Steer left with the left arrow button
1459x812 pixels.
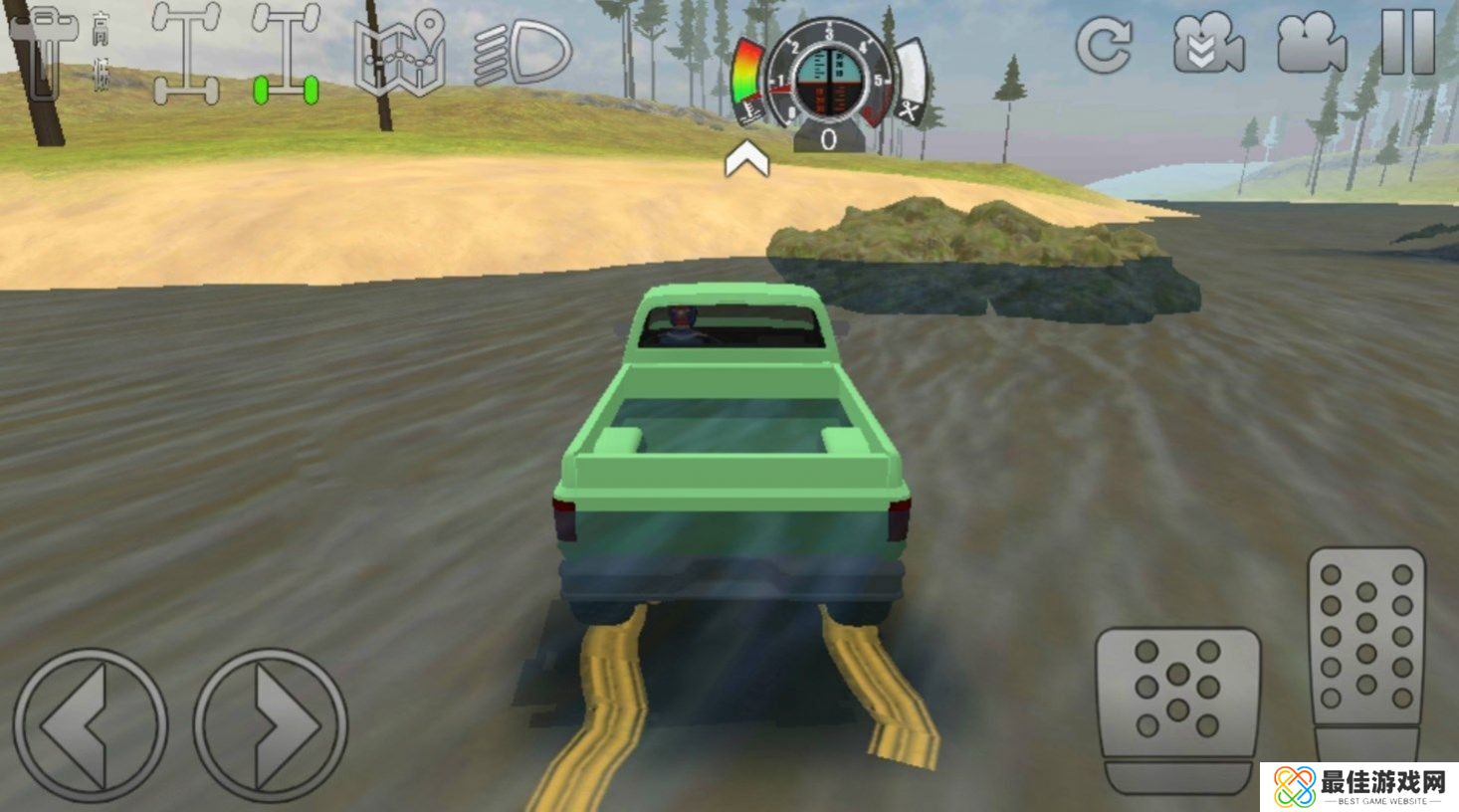[90, 725]
